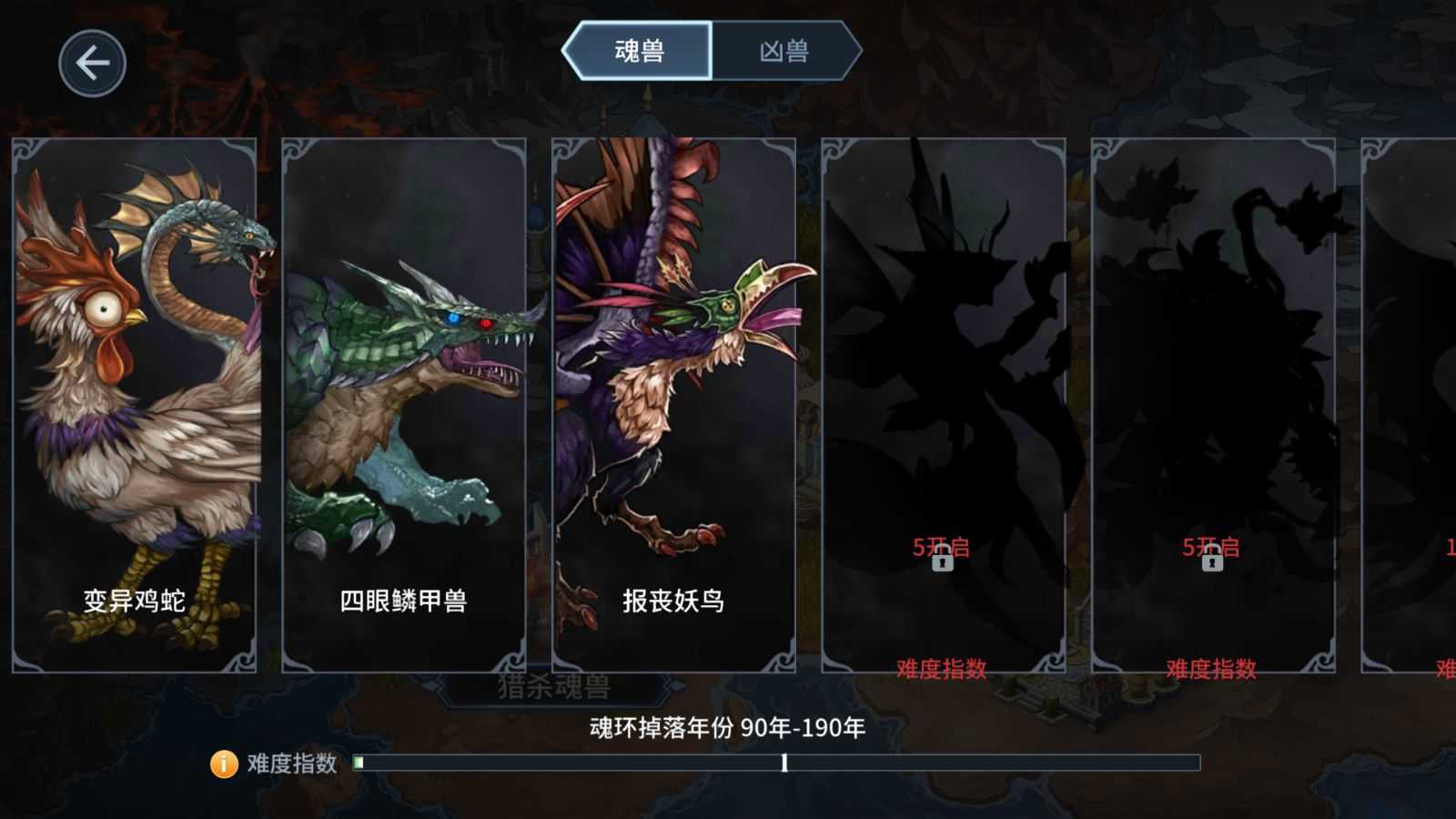
Task: Click the second 5开启 unlock text
Action: 1211,546
